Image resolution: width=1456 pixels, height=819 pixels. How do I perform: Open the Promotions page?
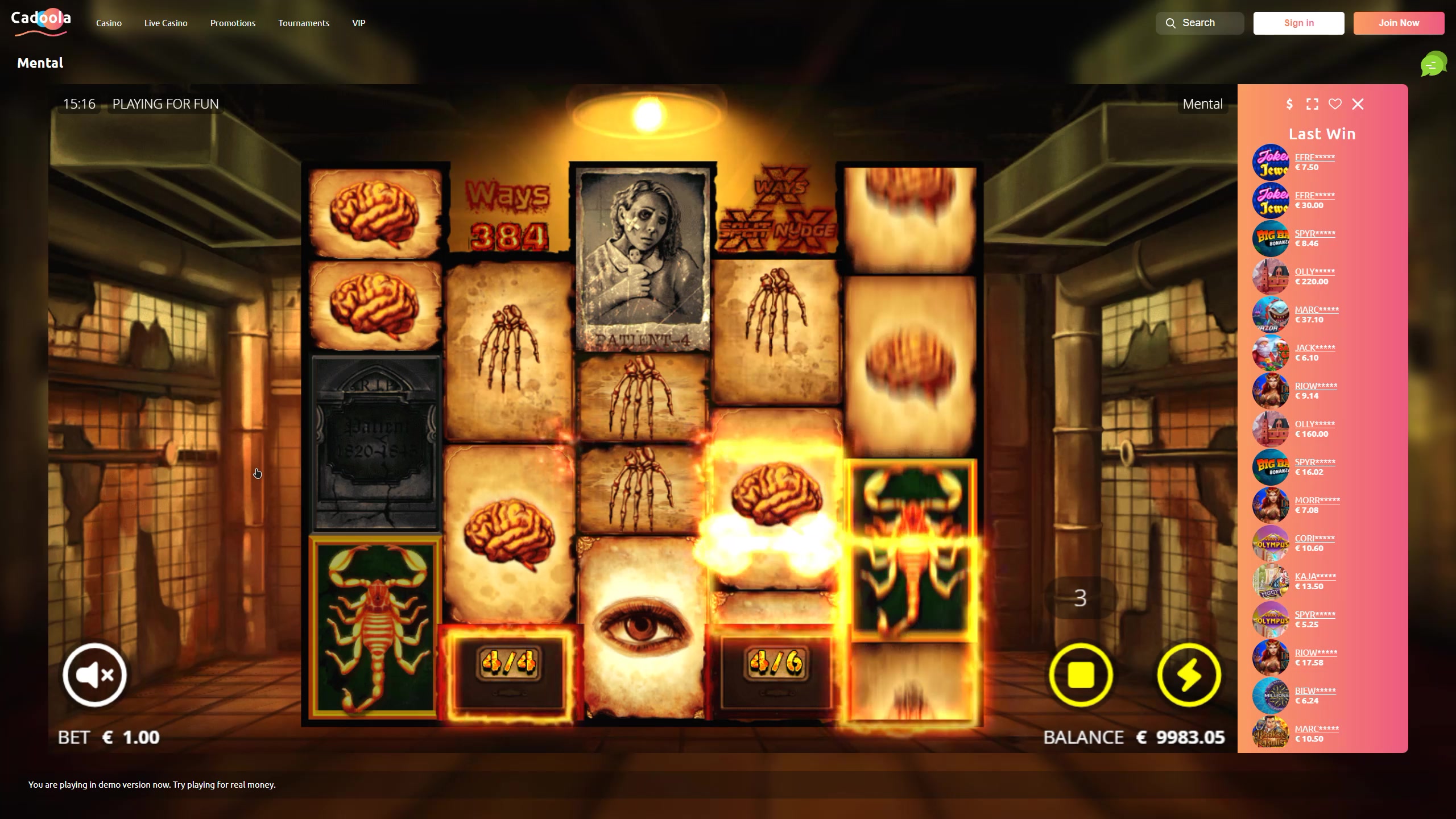point(233,23)
